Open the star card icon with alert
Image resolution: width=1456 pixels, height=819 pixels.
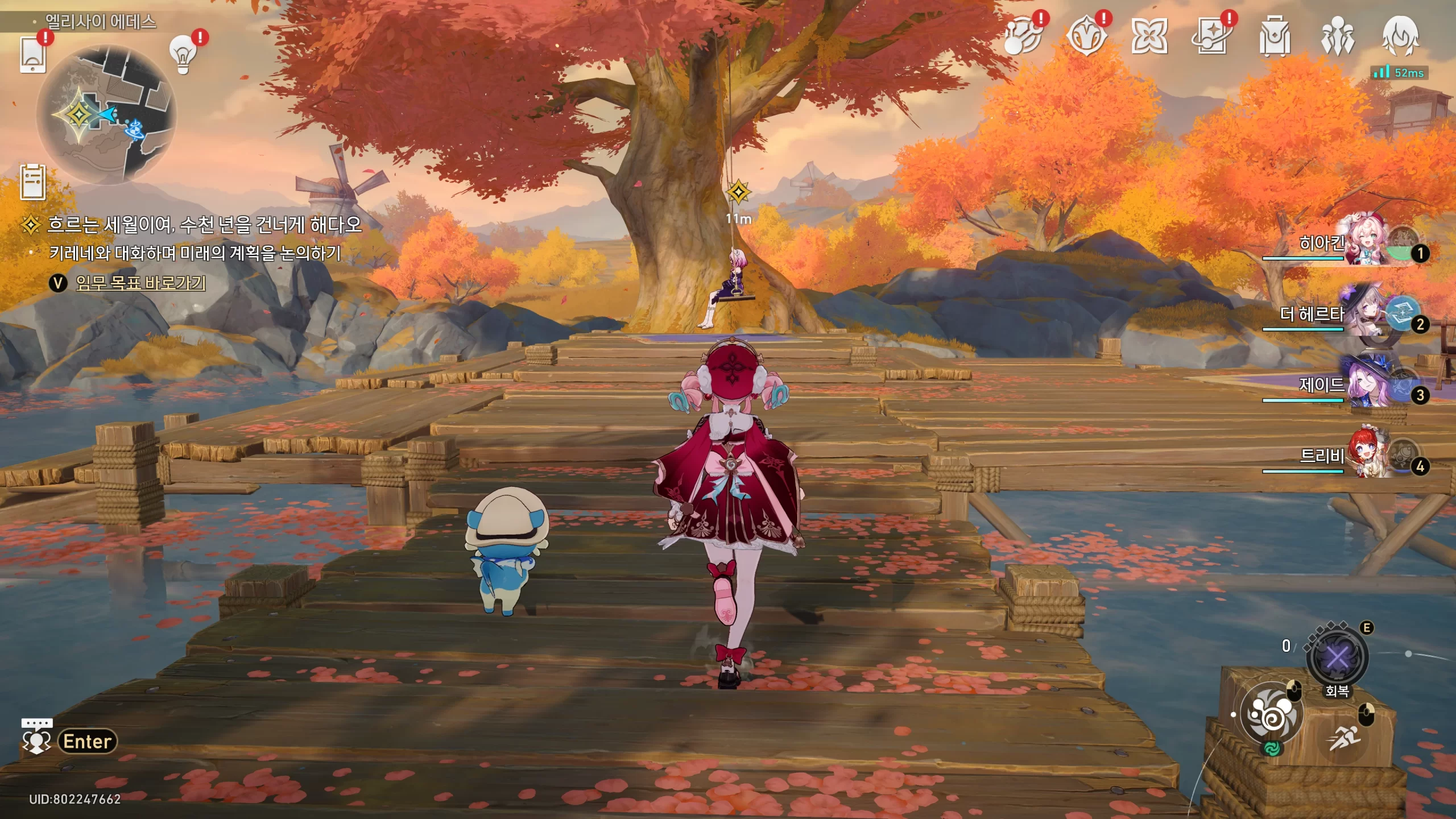click(x=1211, y=36)
